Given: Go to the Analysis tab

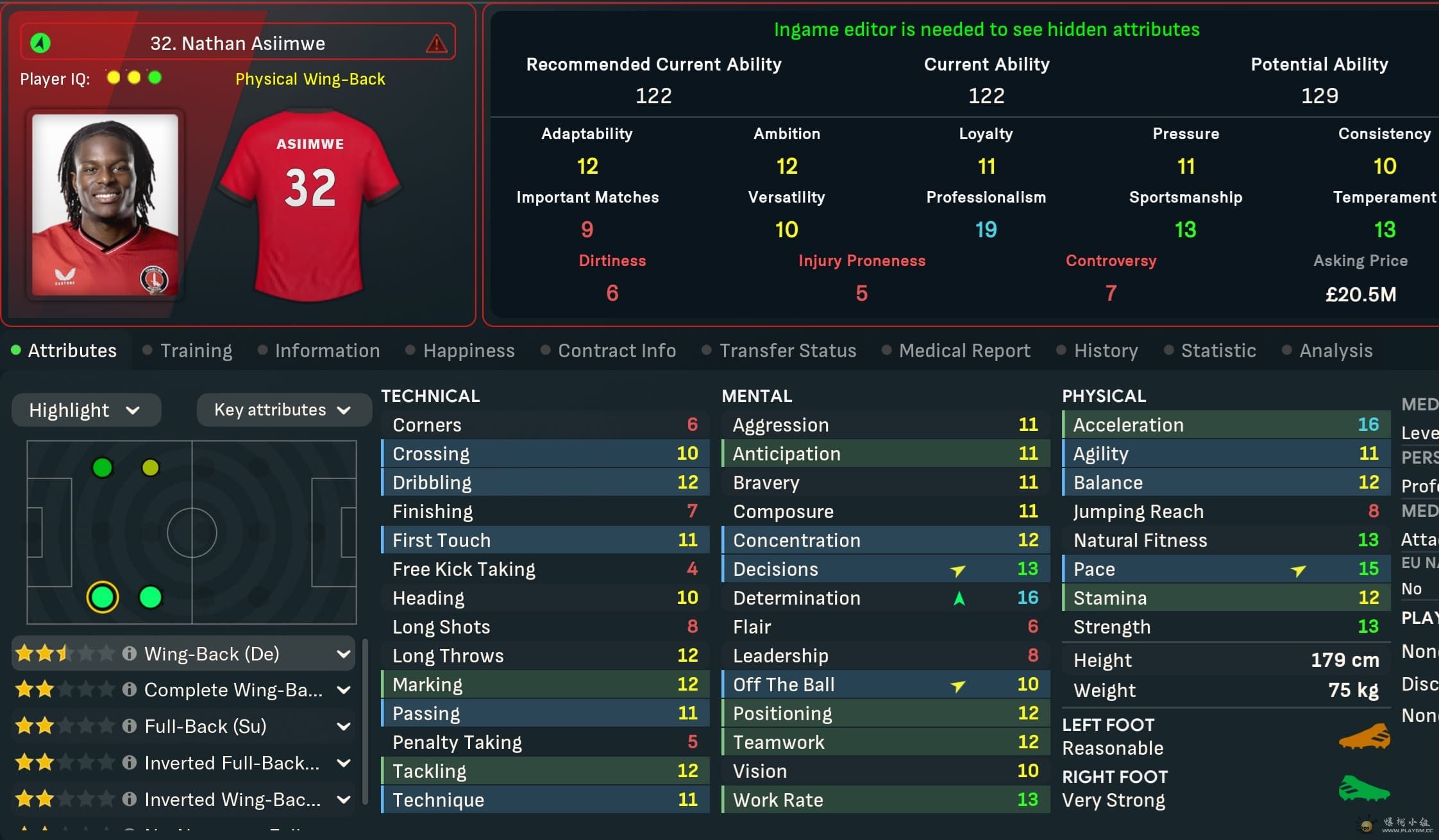Looking at the screenshot, I should pos(1335,351).
